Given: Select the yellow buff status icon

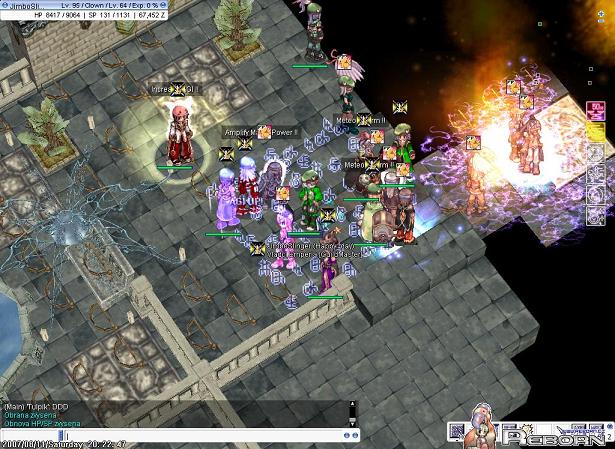Looking at the screenshot, I should point(594,130).
